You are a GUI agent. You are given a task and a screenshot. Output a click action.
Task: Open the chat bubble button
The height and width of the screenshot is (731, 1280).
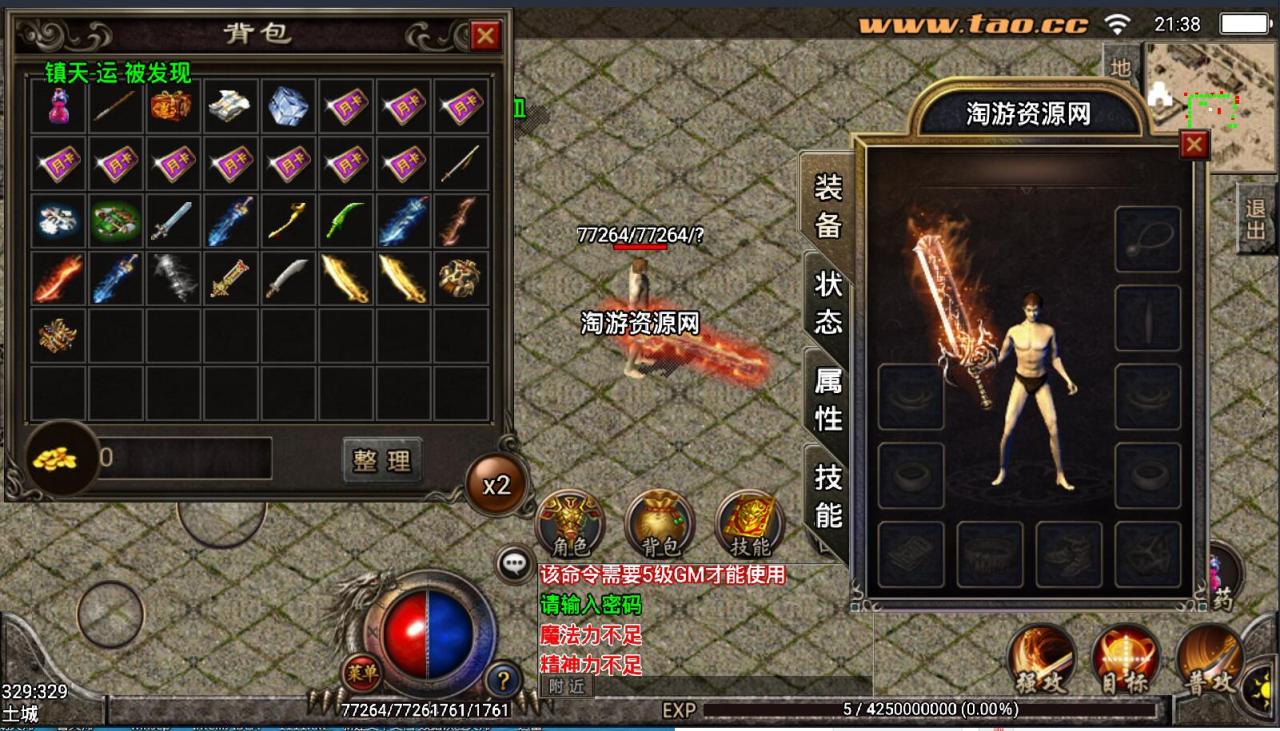(x=515, y=565)
